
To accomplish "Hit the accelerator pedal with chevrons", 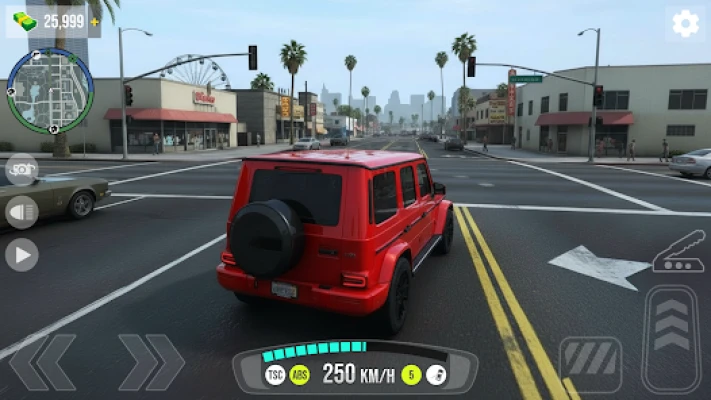I will click(x=671, y=340).
